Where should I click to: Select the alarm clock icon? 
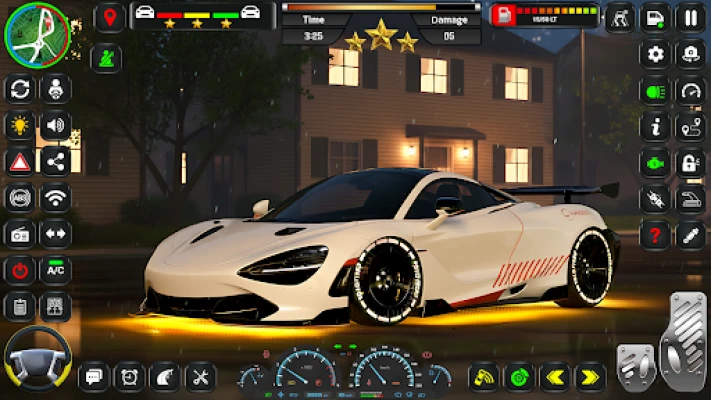130,377
